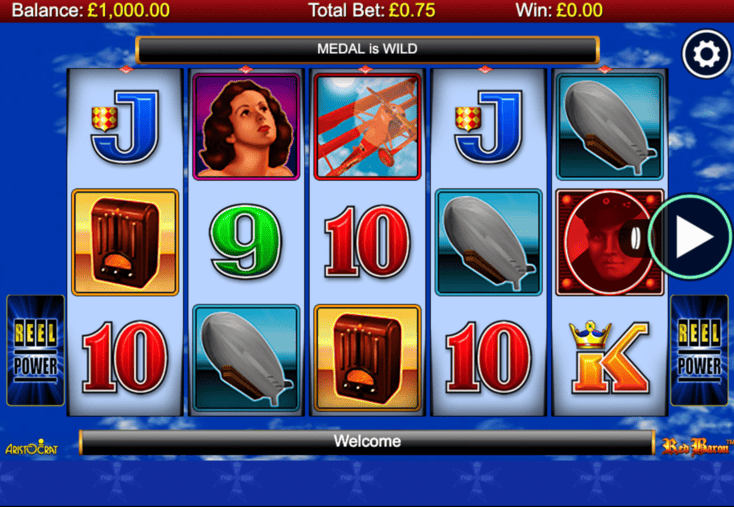
Task: Open the gear settings menu
Action: 706,54
